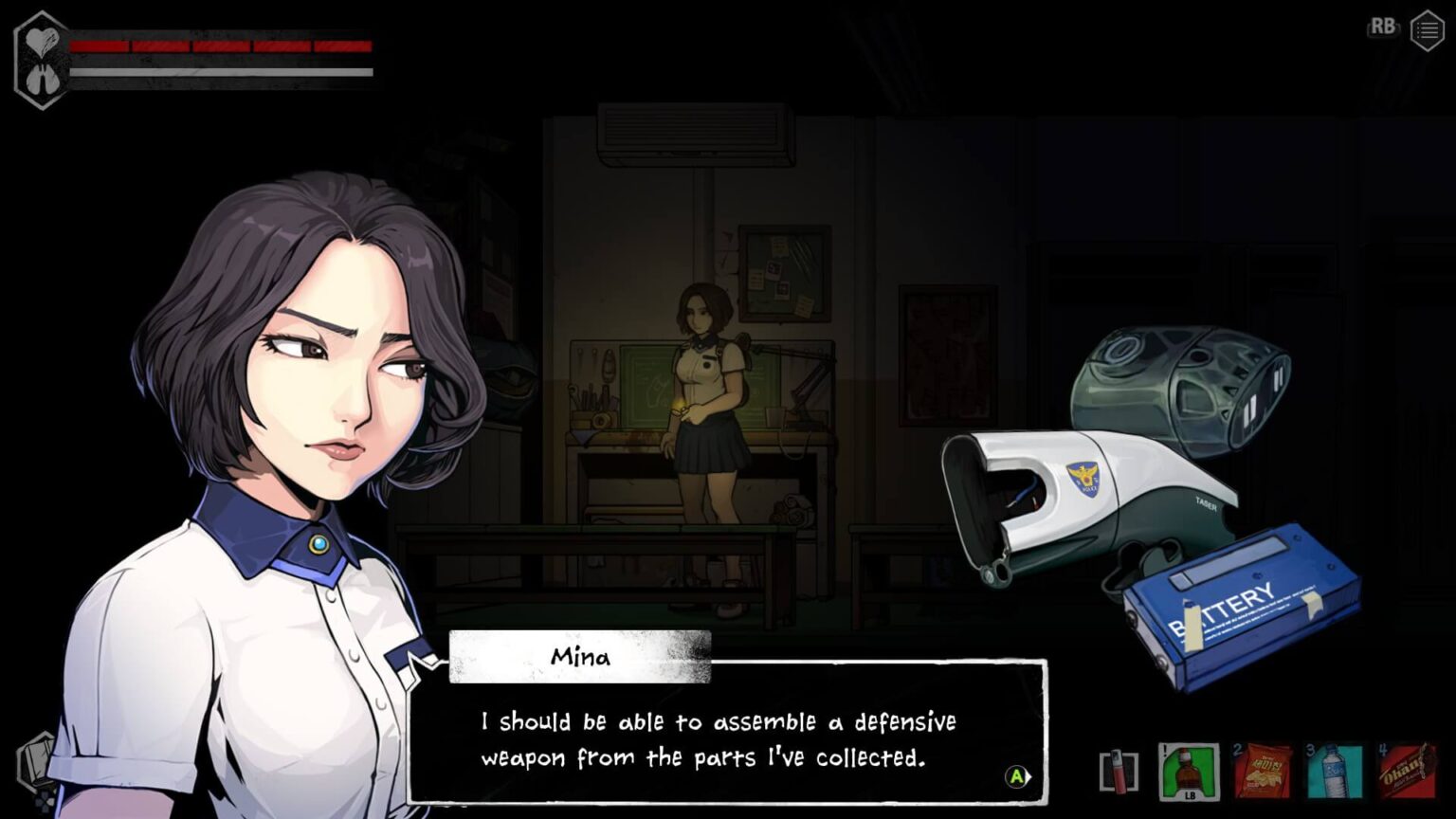
Task: Select the red lighter item slot
Action: pyautogui.click(x=1119, y=771)
